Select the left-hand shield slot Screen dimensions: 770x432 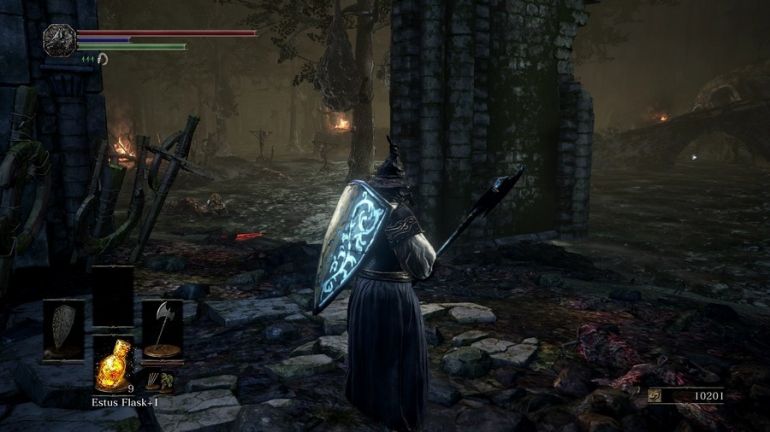62,329
